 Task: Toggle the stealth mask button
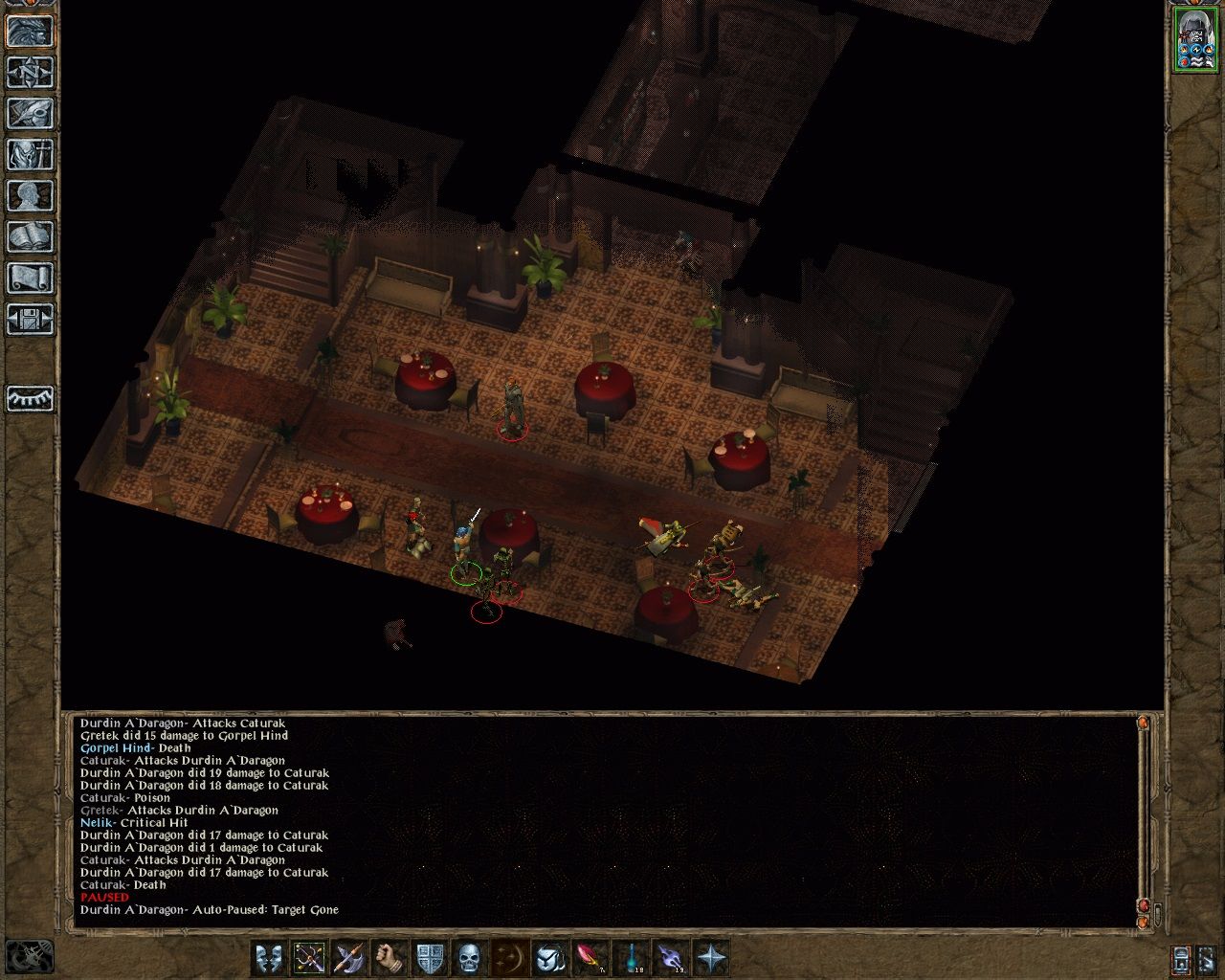pyautogui.click(x=549, y=957)
